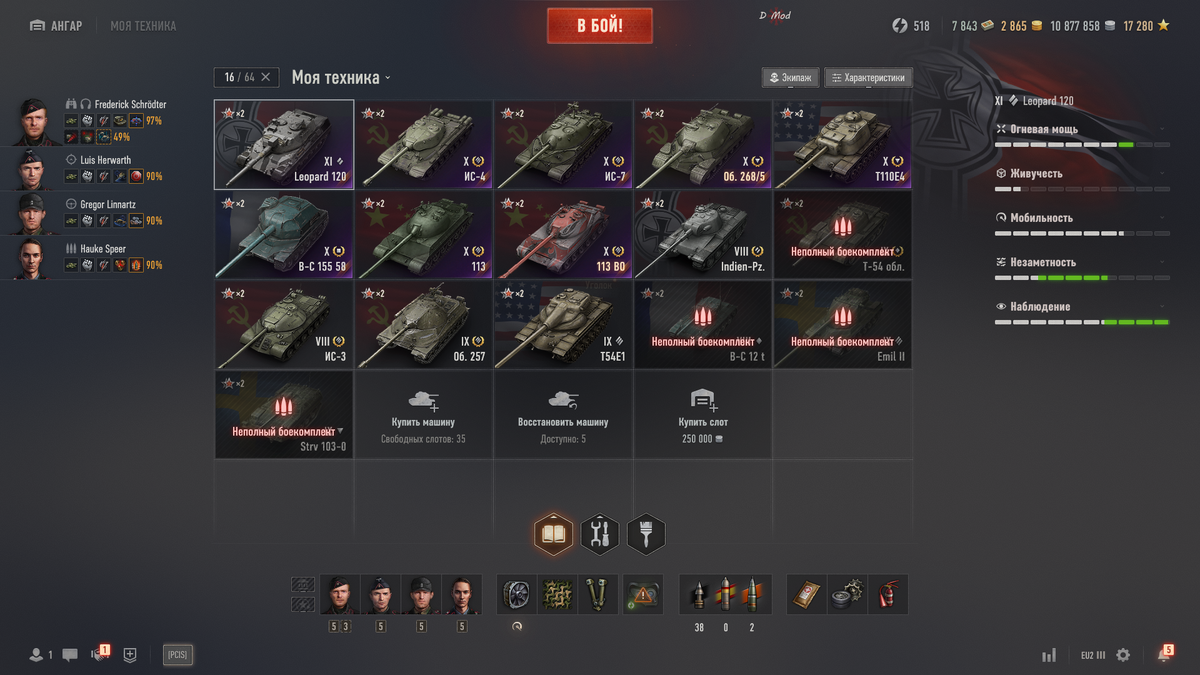Switch to Моя техника top tab
The height and width of the screenshot is (675, 1200).
pyautogui.click(x=143, y=25)
